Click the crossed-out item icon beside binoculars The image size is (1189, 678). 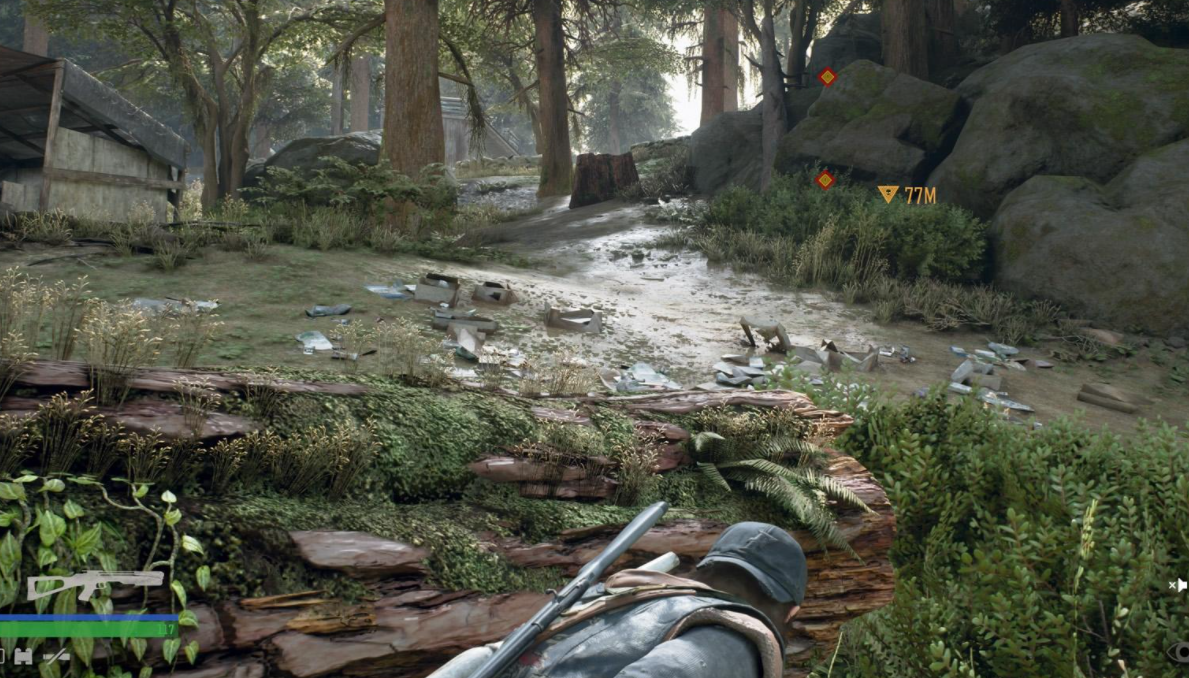click(56, 656)
